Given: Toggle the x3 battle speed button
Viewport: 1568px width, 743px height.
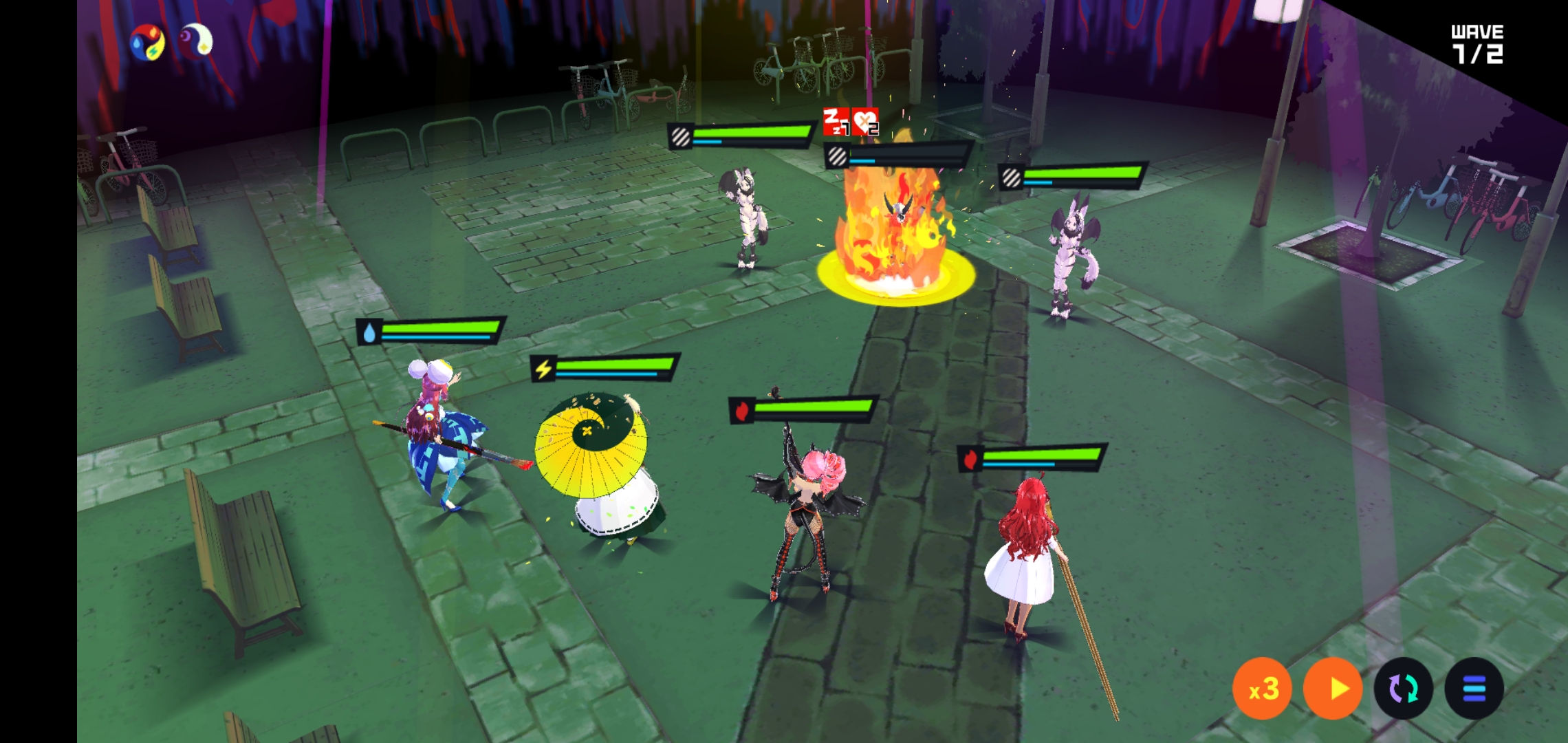Looking at the screenshot, I should 1262,689.
